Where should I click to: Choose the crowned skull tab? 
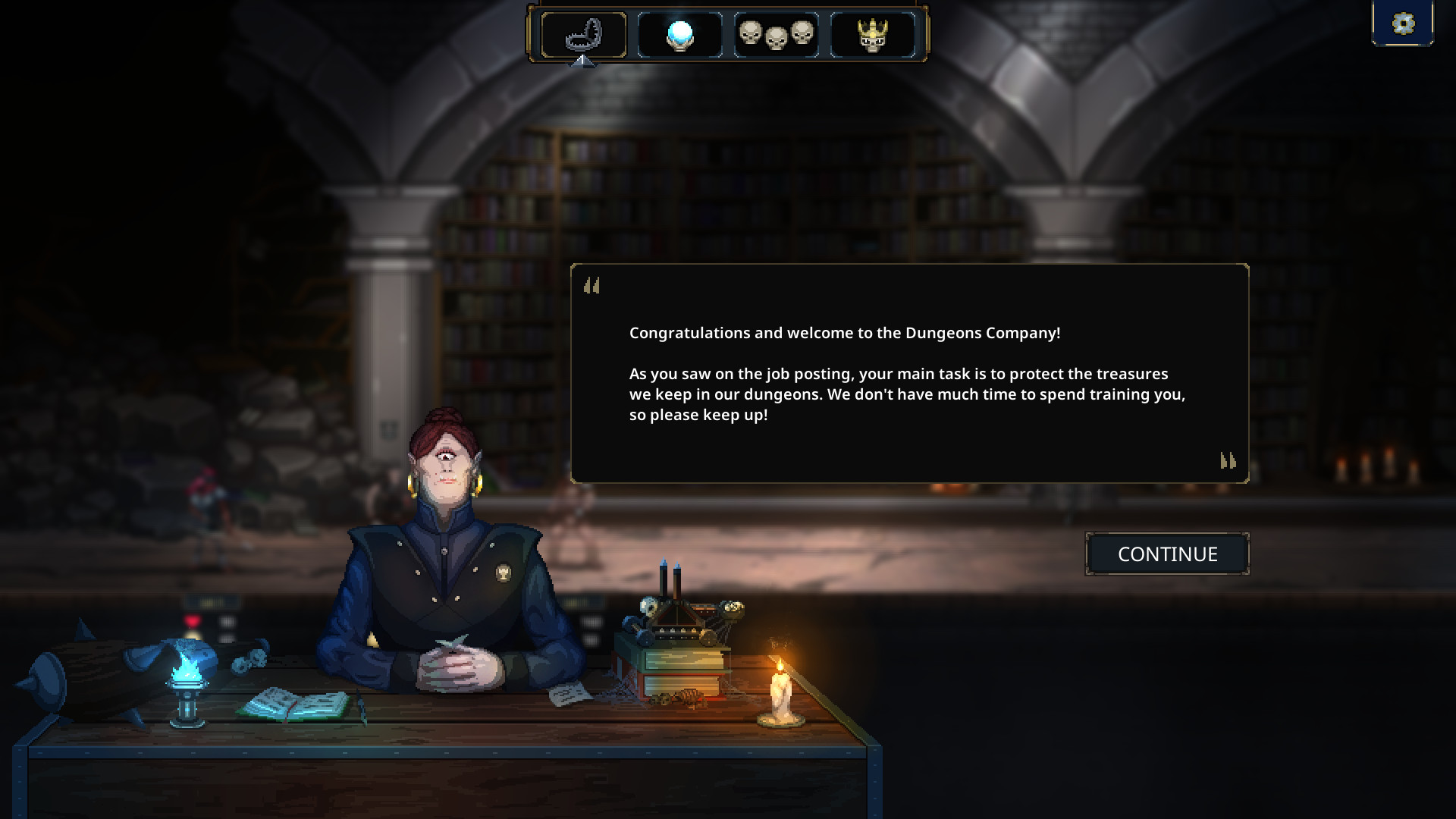click(873, 35)
